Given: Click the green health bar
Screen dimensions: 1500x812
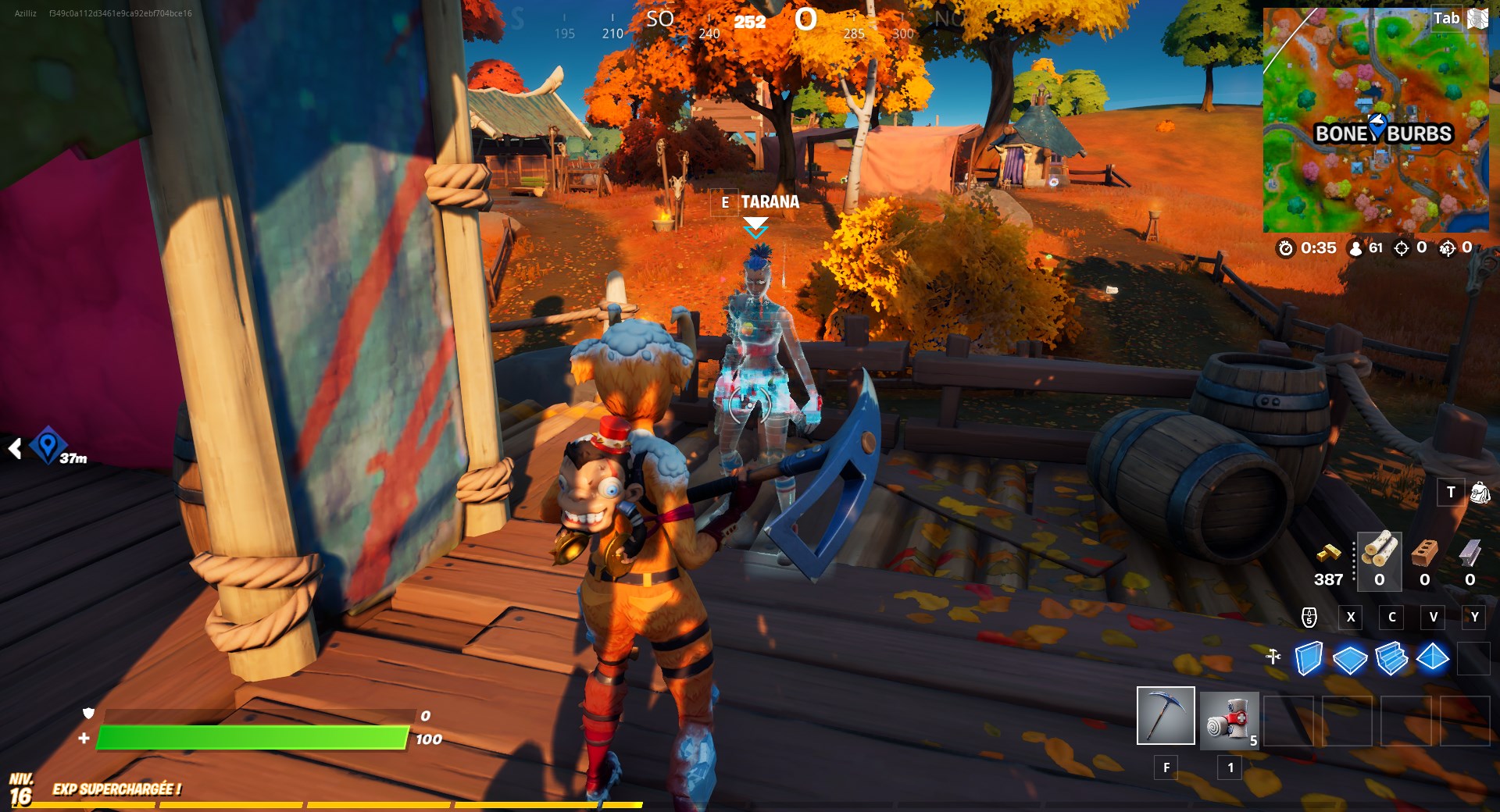Looking at the screenshot, I should [254, 737].
